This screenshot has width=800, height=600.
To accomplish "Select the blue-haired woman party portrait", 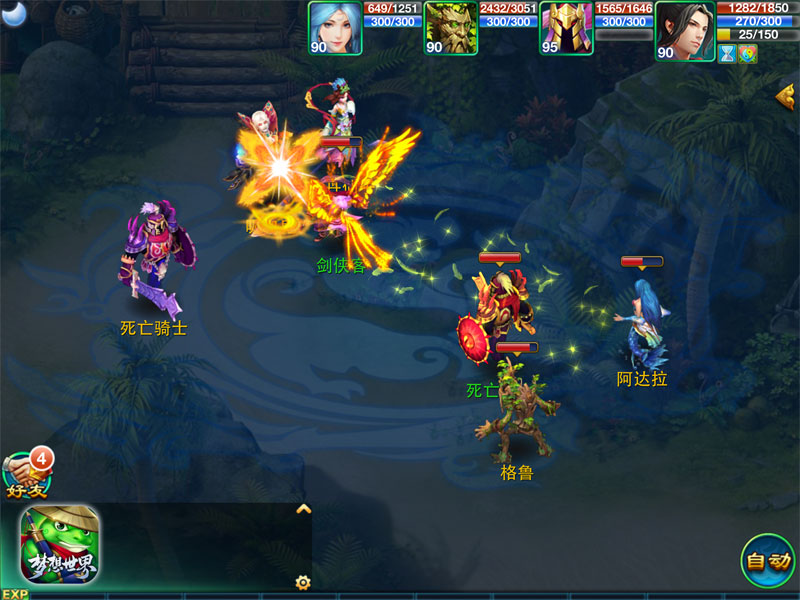I will tap(335, 27).
